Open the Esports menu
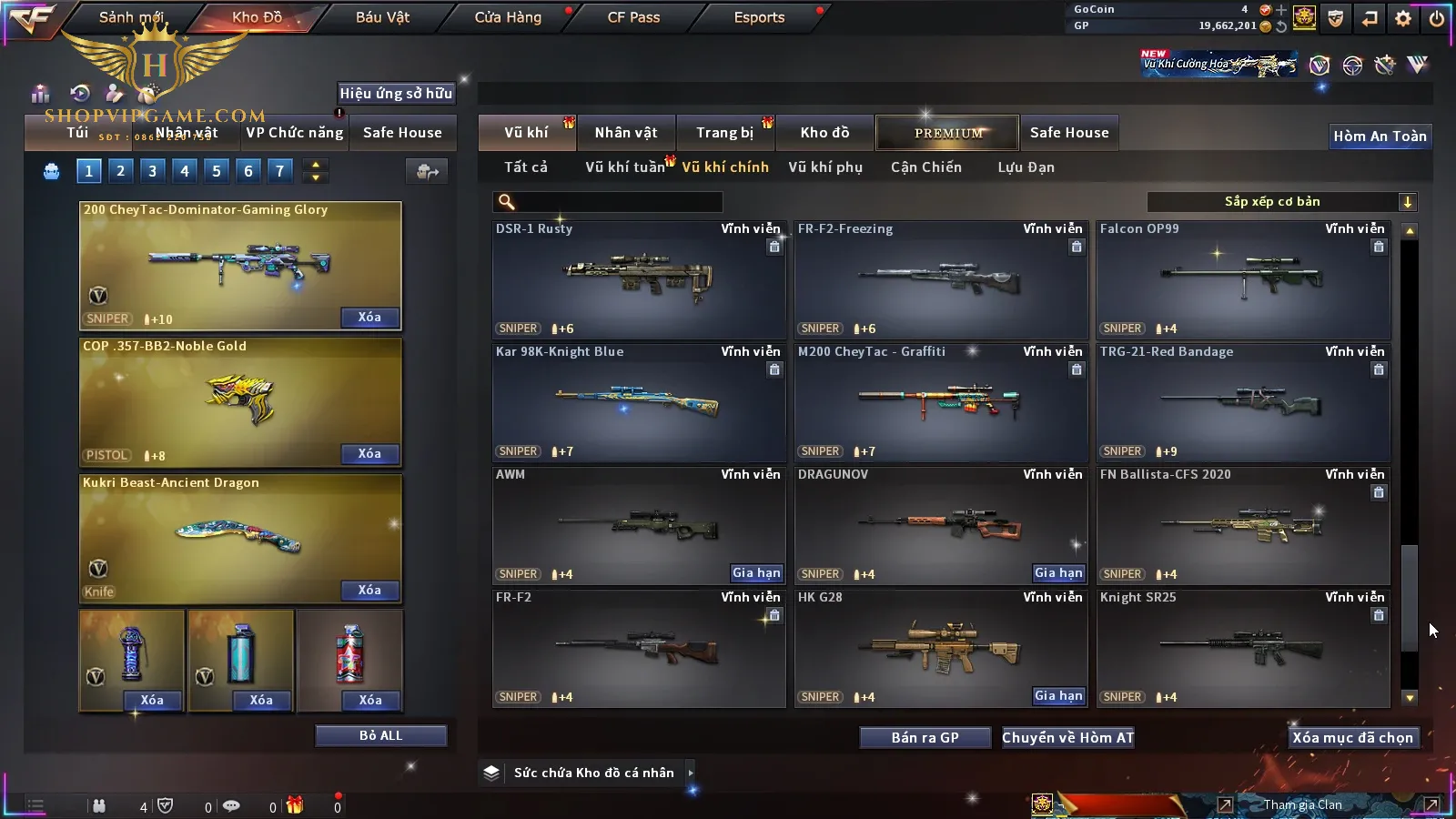This screenshot has width=1456, height=819. click(759, 17)
